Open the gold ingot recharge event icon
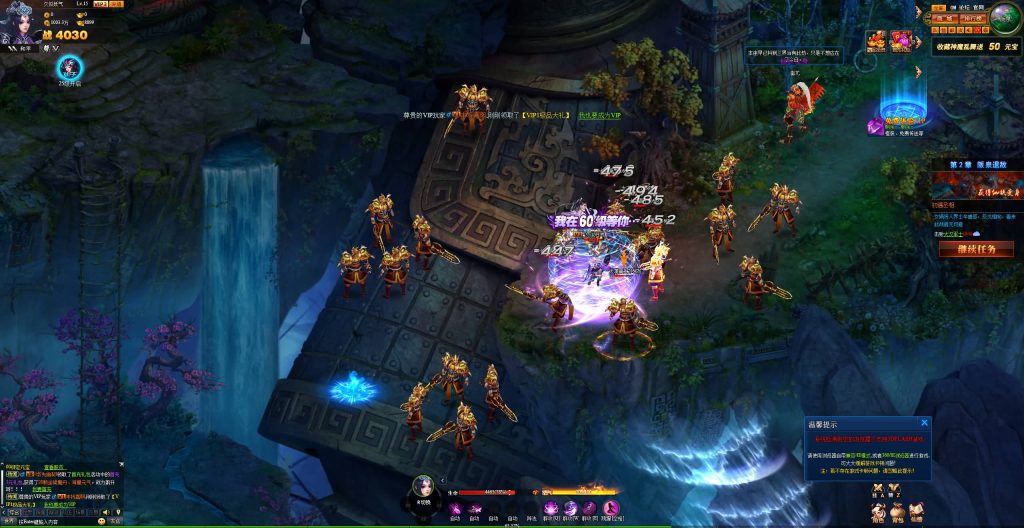The image size is (1024, 528). pyautogui.click(x=877, y=41)
